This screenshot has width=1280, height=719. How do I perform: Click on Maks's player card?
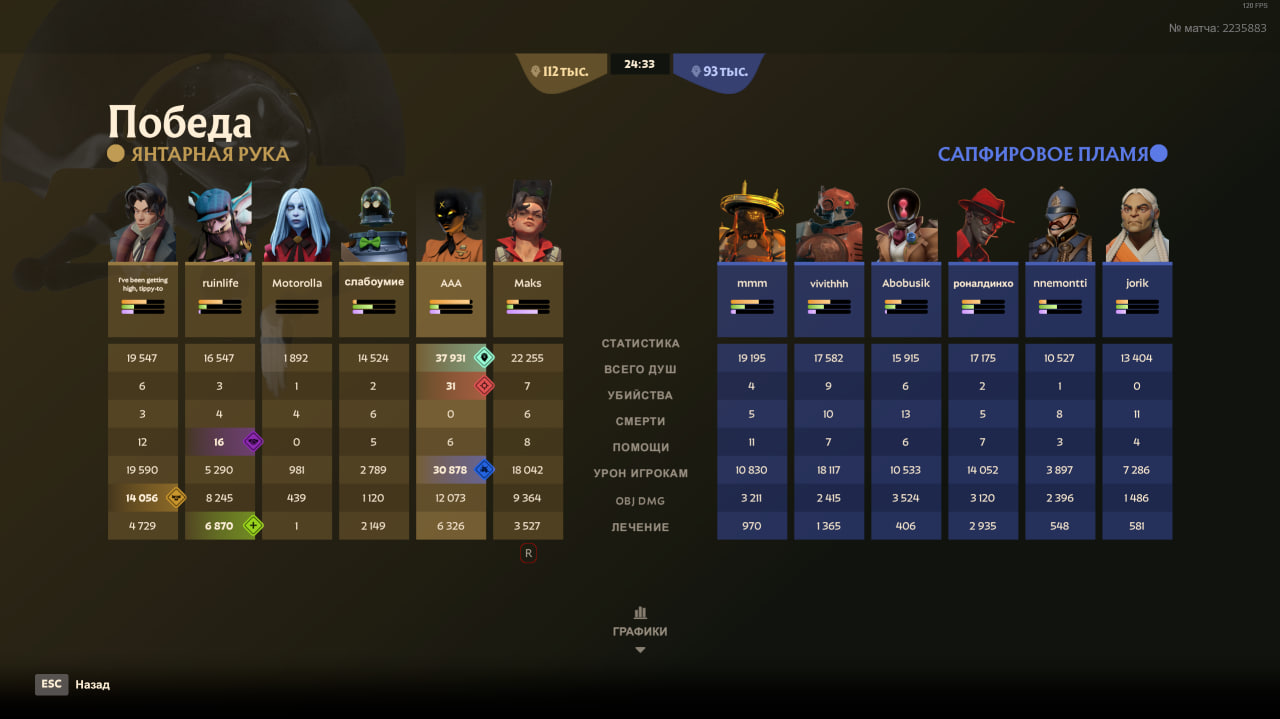[528, 299]
